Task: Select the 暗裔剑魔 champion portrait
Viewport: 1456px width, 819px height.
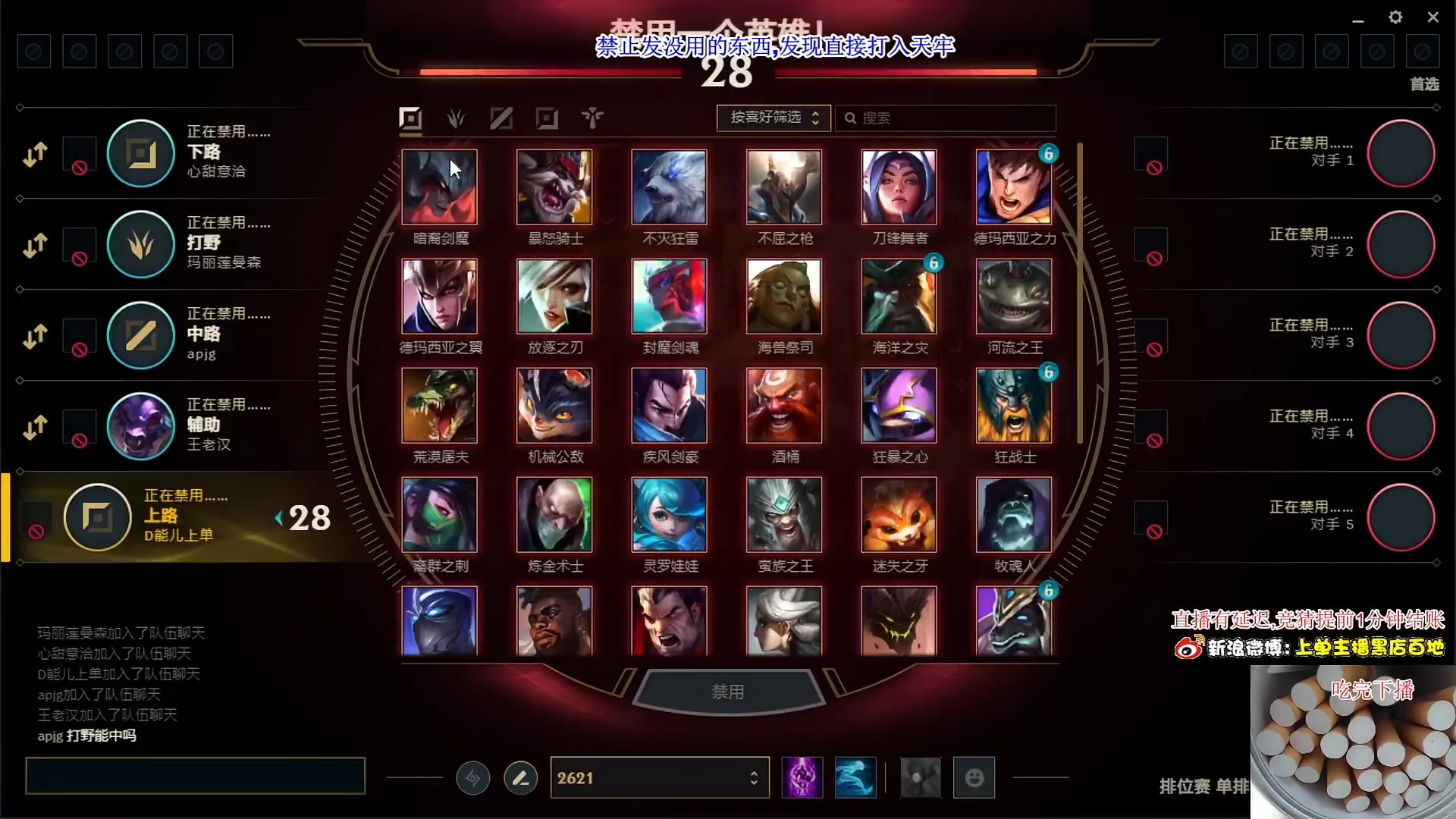Action: click(439, 187)
